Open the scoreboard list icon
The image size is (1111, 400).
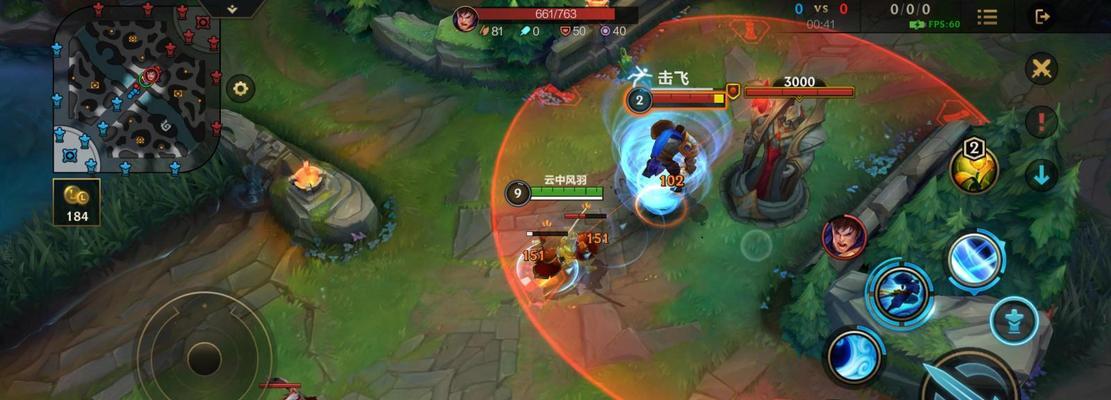click(x=987, y=16)
